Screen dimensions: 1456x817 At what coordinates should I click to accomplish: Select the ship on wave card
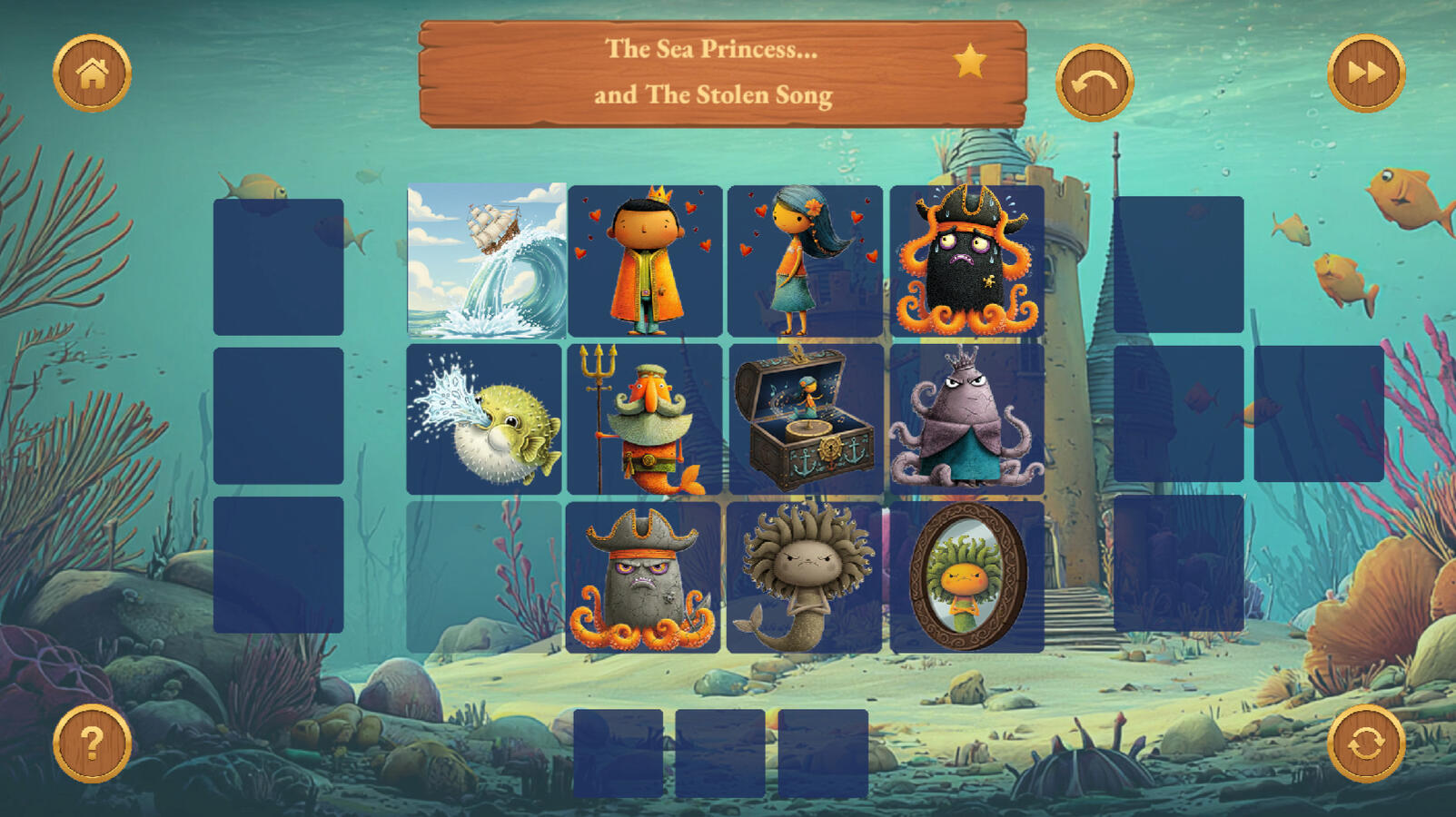tap(486, 261)
